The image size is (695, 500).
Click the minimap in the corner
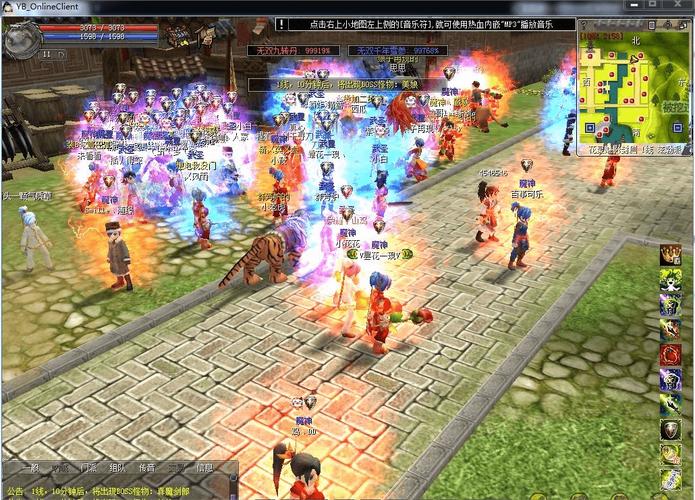pyautogui.click(x=629, y=89)
